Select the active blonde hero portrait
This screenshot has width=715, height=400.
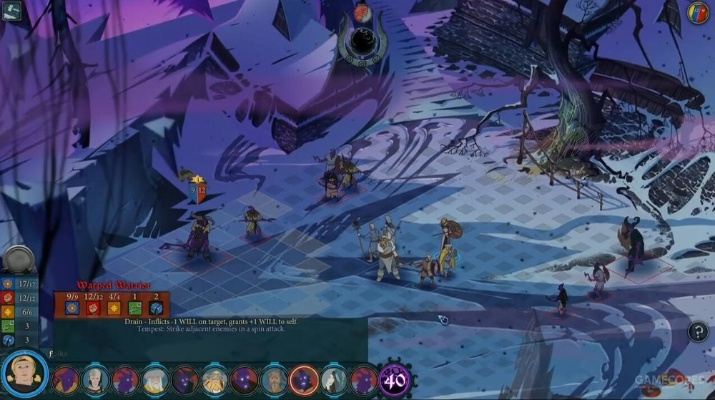tap(24, 374)
